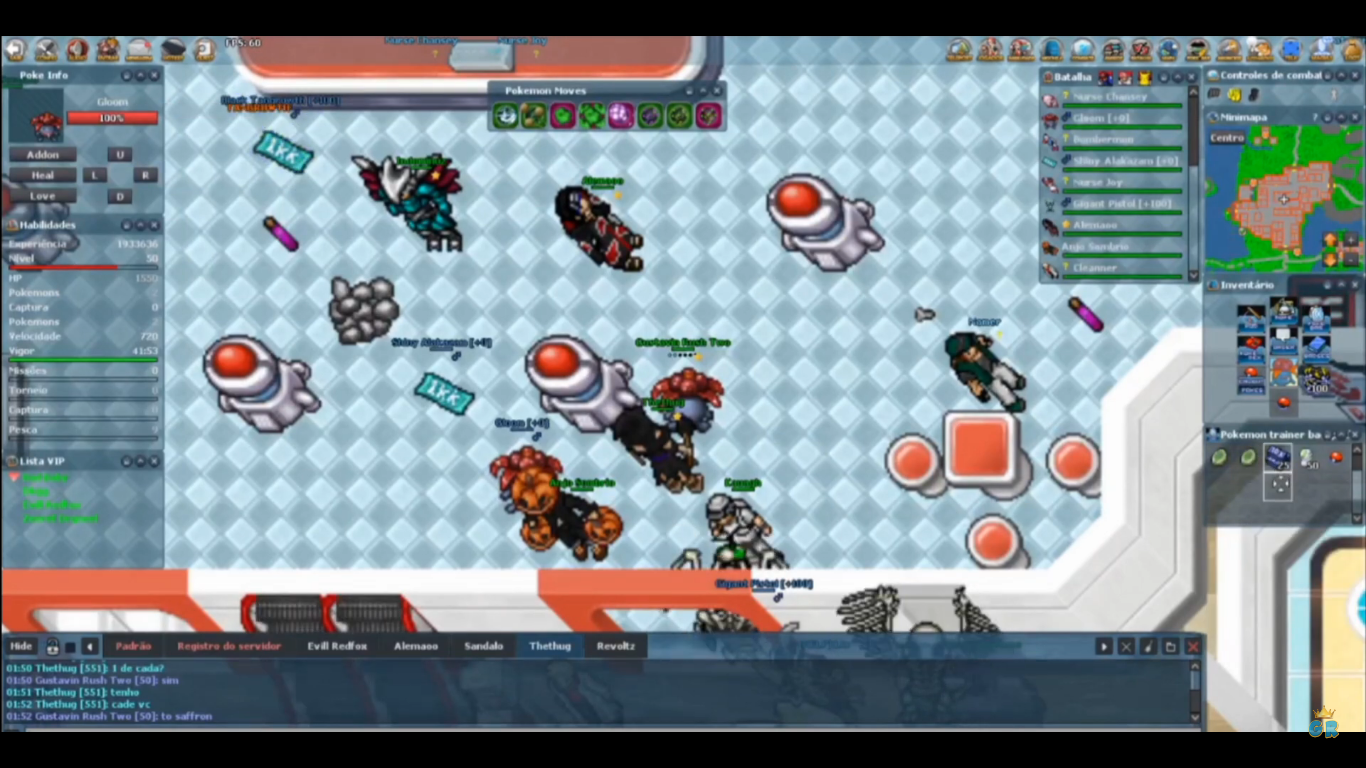Hide the chat with the Hide button
Image resolution: width=1366 pixels, height=768 pixels.
point(21,646)
